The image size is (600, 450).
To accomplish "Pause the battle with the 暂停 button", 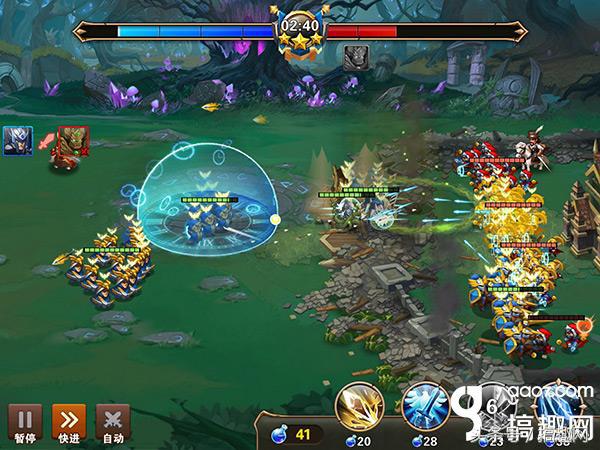I will pos(22,421).
